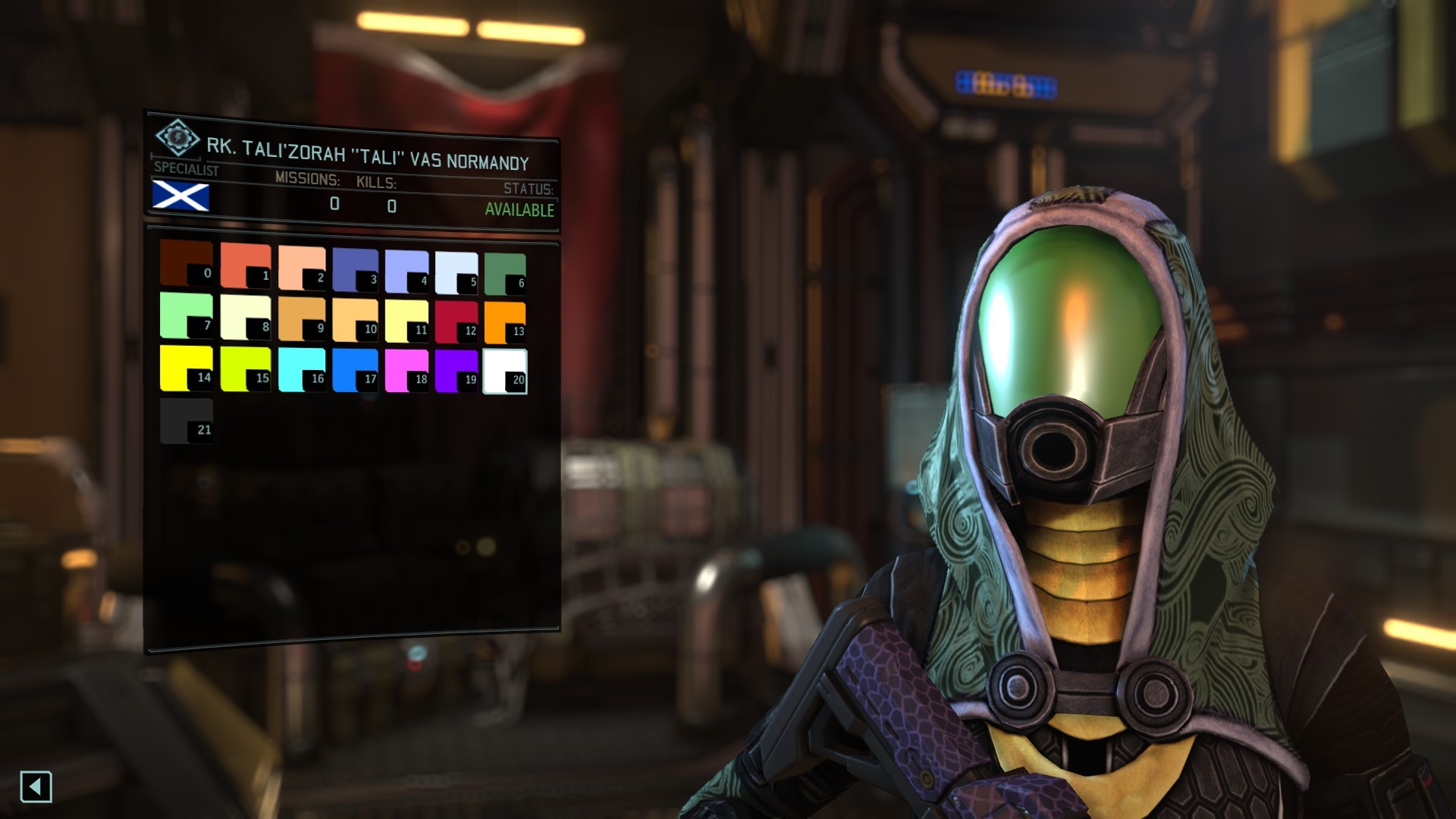Pick the bright orange swatch 13
Viewport: 1456px width, 819px height.
click(x=504, y=323)
